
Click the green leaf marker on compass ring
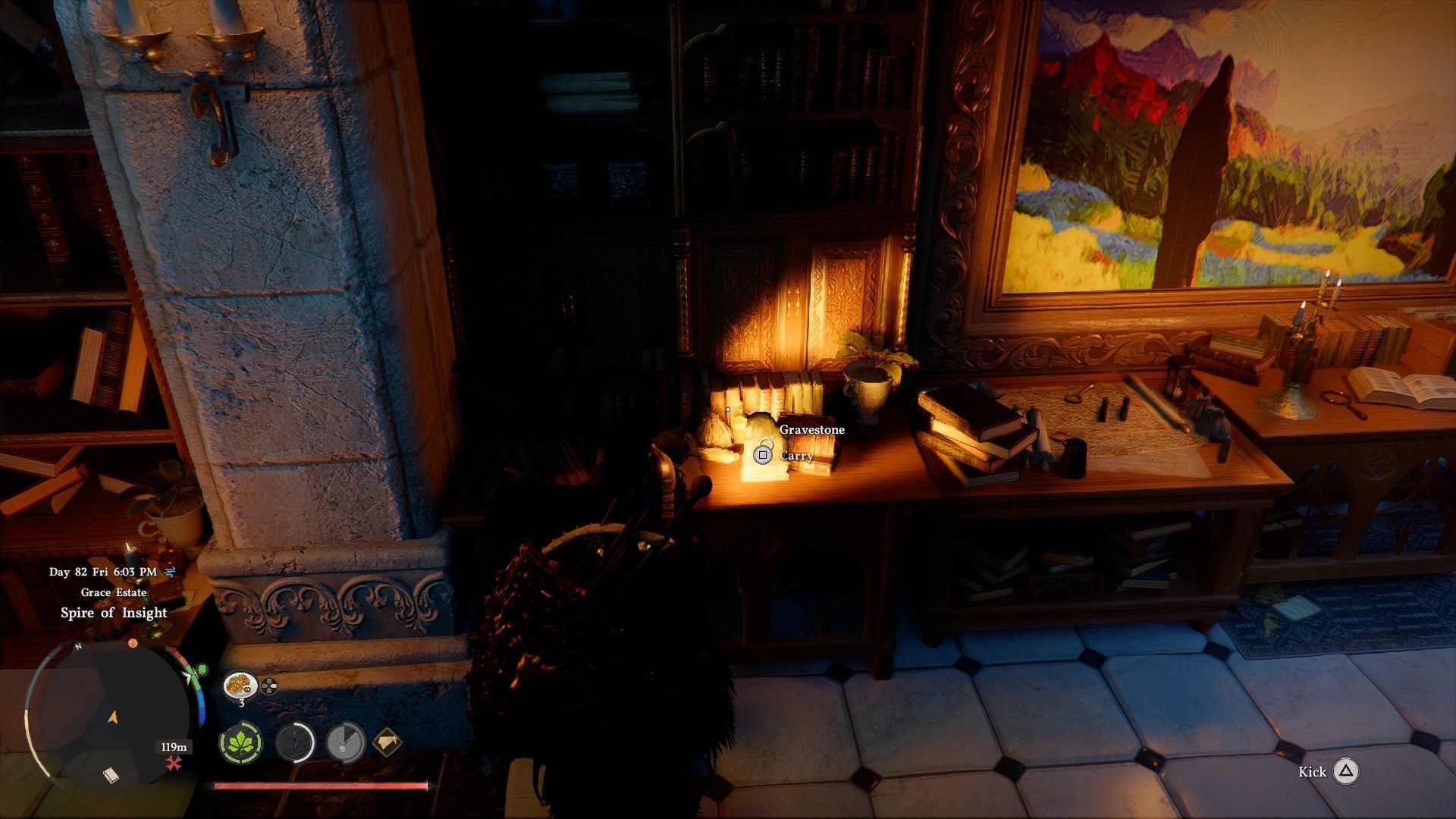pos(201,670)
